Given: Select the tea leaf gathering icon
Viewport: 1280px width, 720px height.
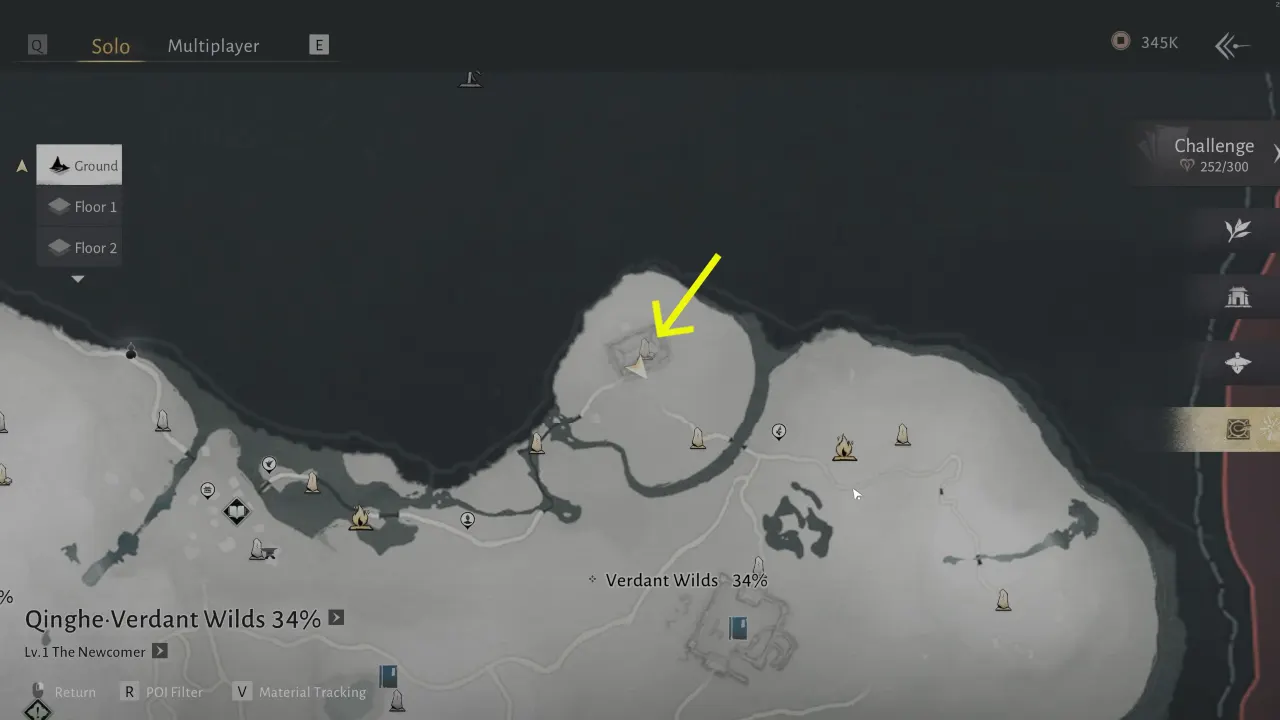Looking at the screenshot, I should [x=1238, y=228].
